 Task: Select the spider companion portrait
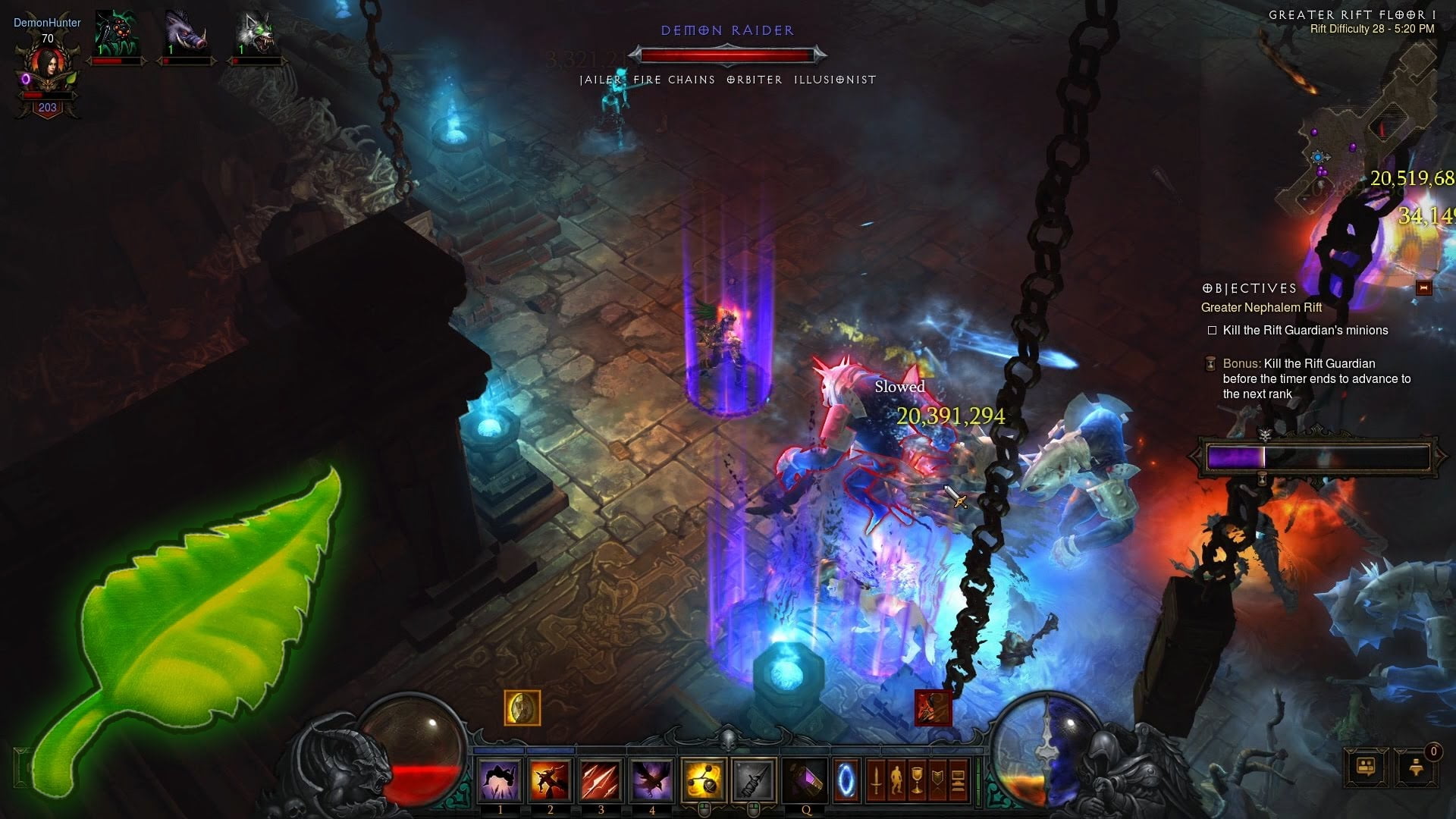(x=115, y=34)
